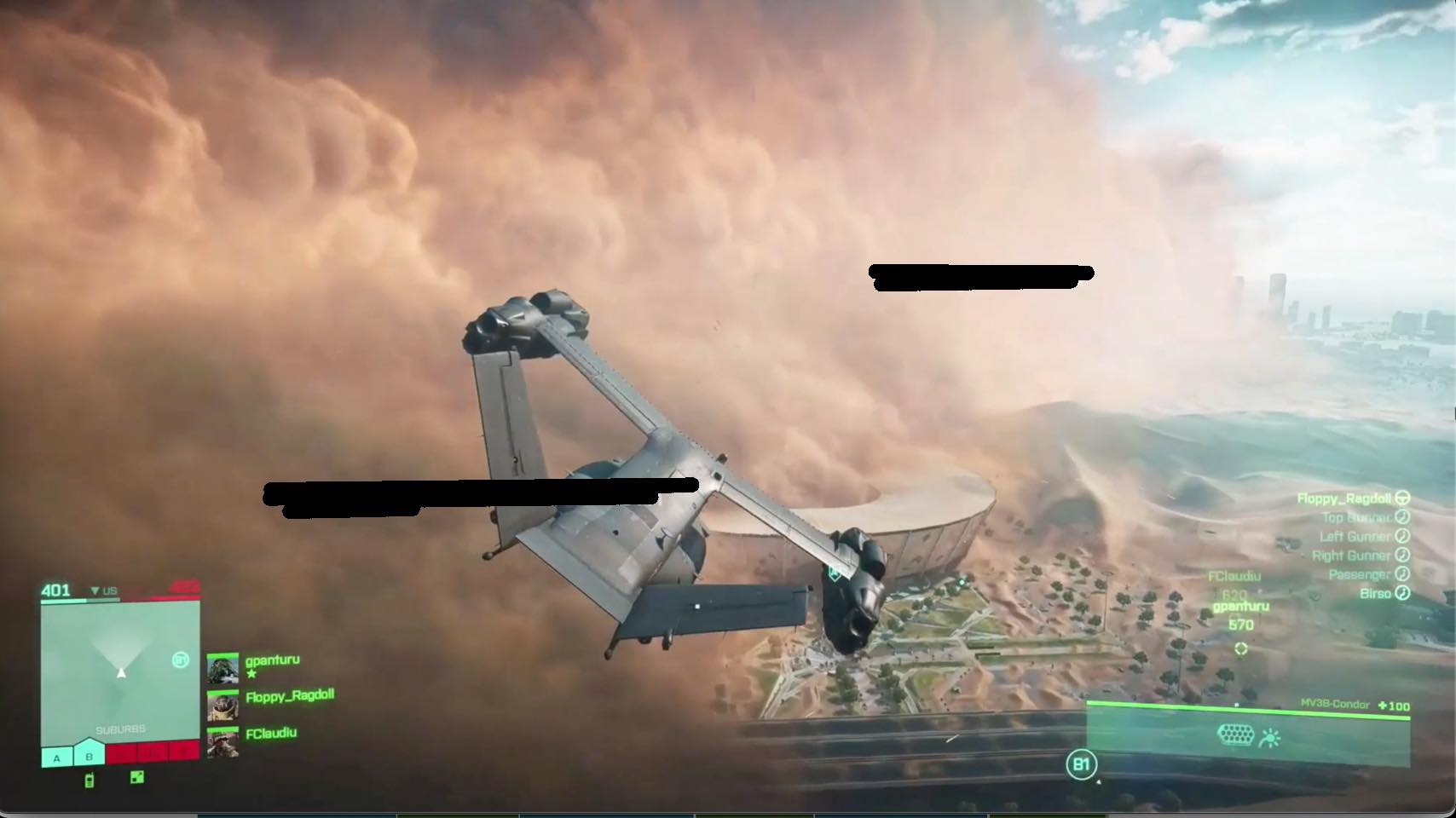
Task: Select the first red enemy objective tab
Action: coord(121,753)
